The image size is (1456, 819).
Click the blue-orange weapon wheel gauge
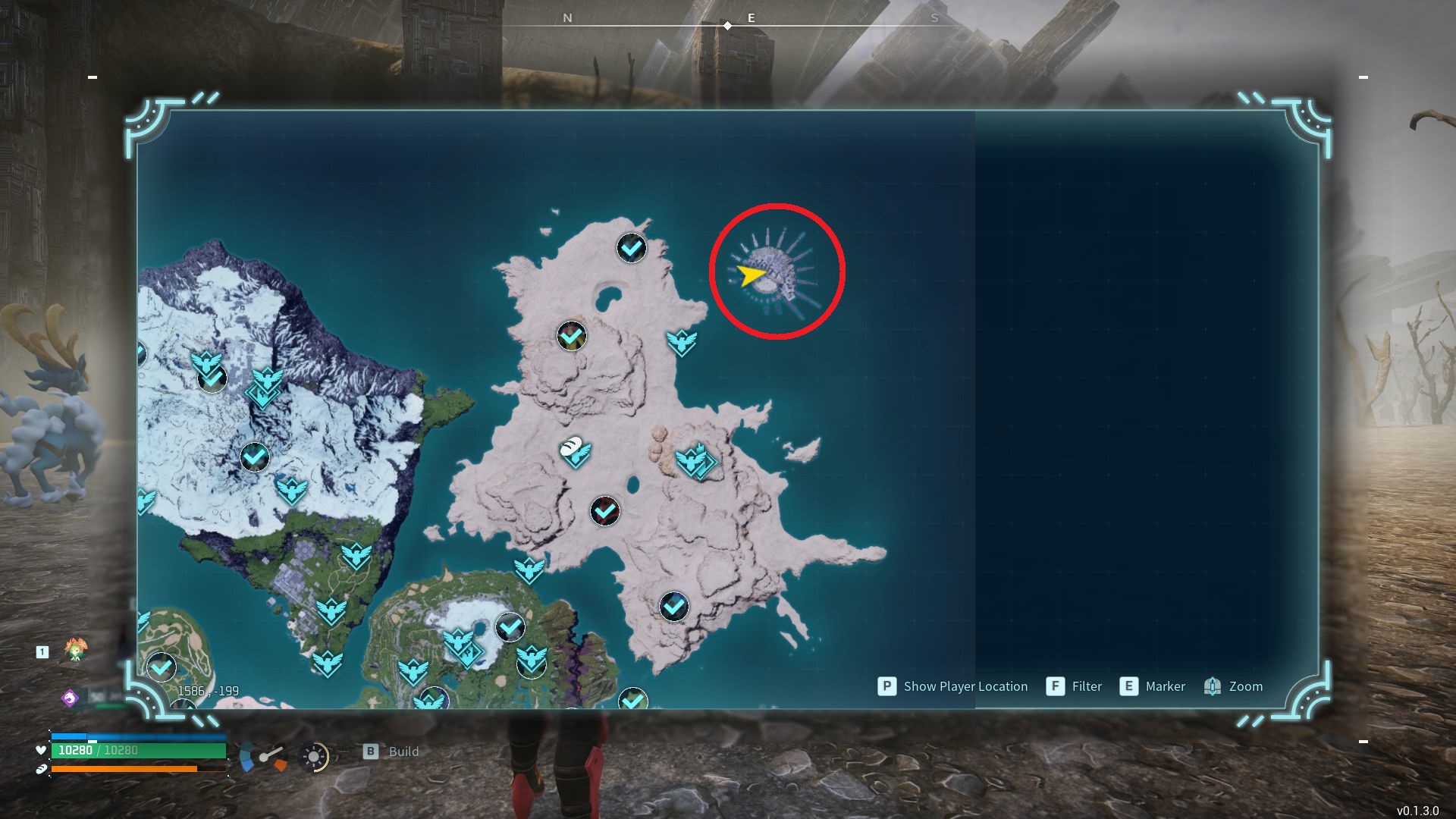click(262, 756)
